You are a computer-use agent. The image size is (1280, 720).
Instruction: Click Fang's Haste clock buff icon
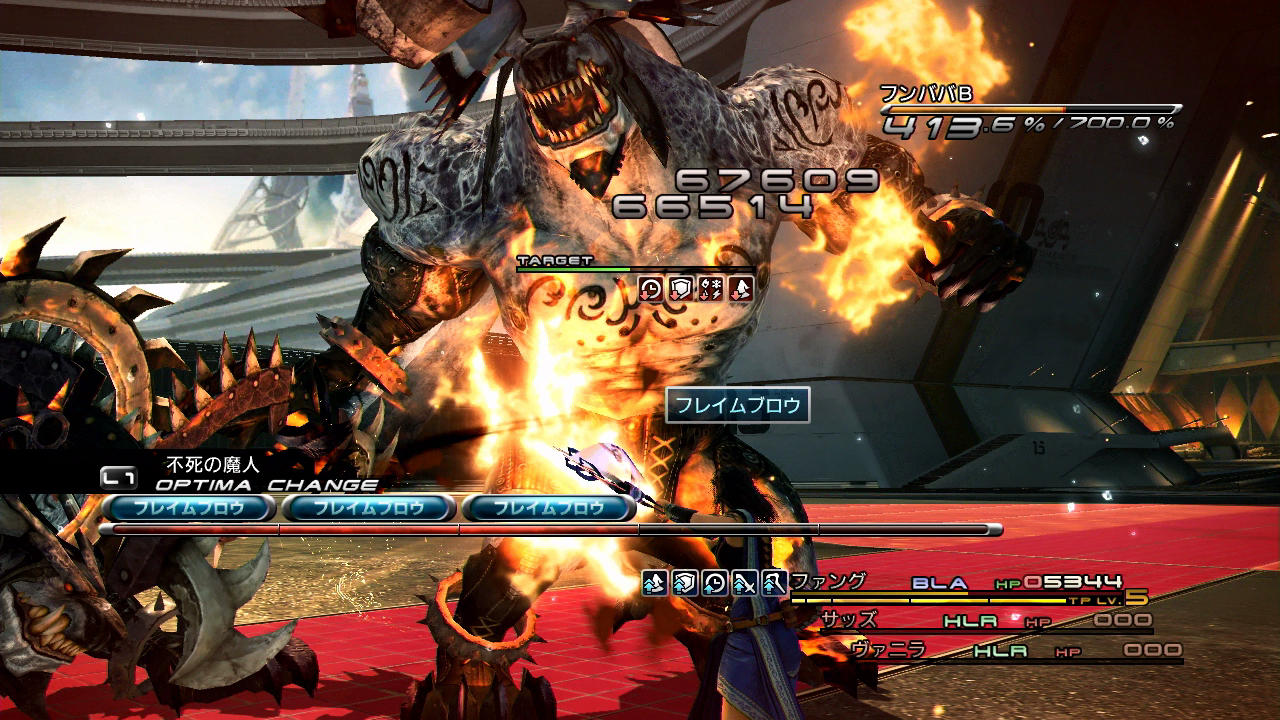pos(714,582)
